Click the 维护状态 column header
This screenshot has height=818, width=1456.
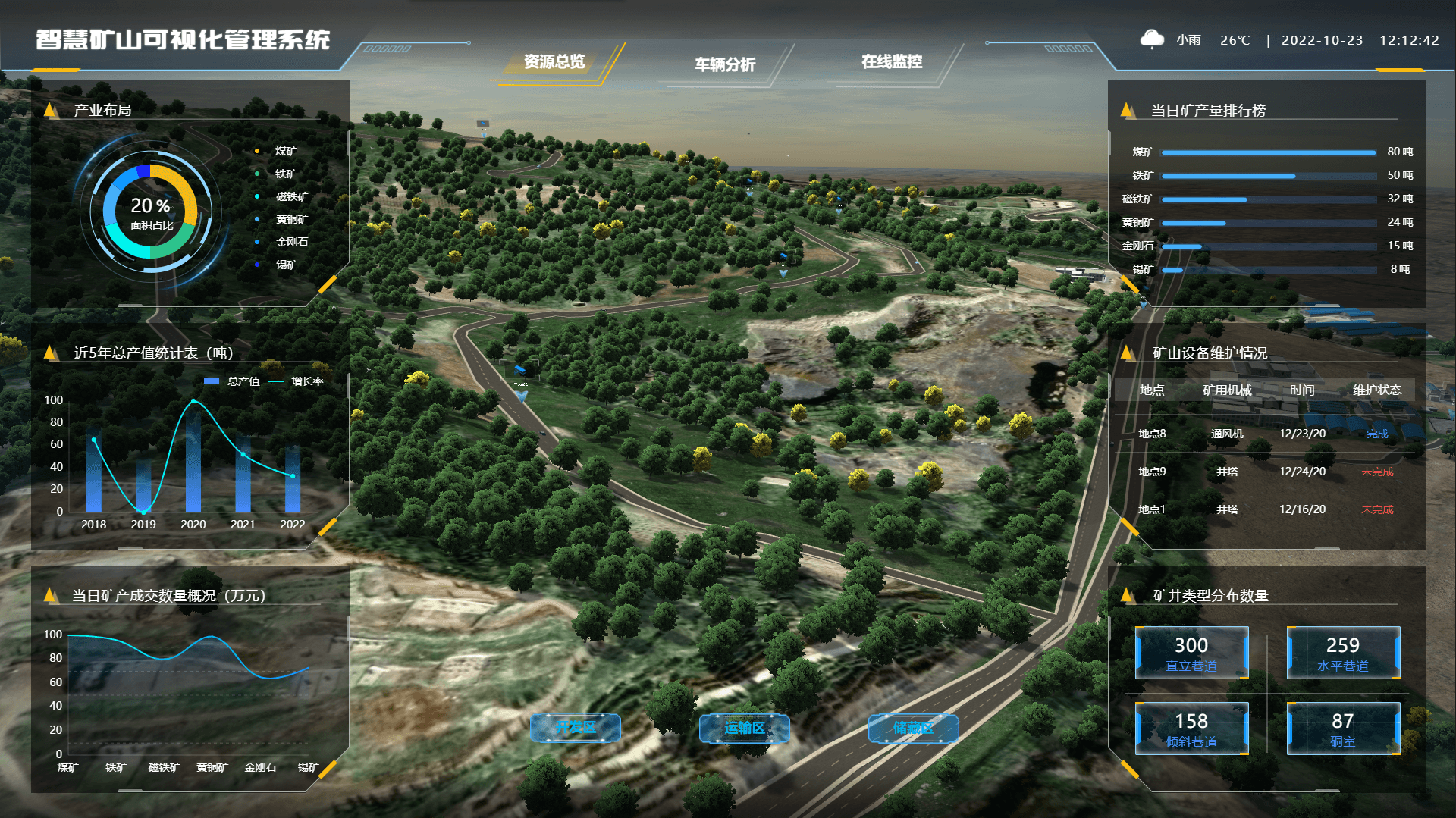coord(1377,390)
